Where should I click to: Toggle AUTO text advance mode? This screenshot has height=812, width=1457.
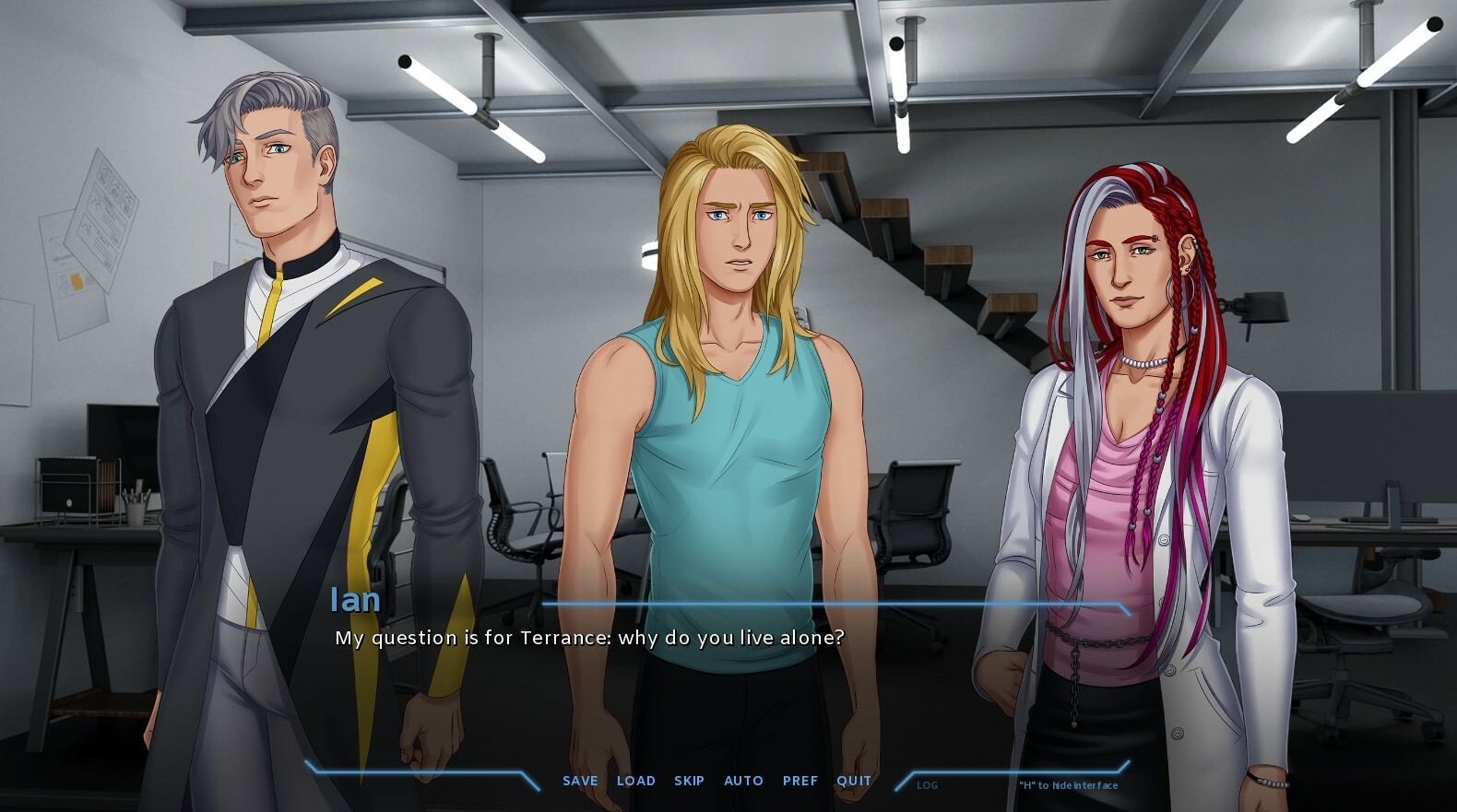pos(743,781)
